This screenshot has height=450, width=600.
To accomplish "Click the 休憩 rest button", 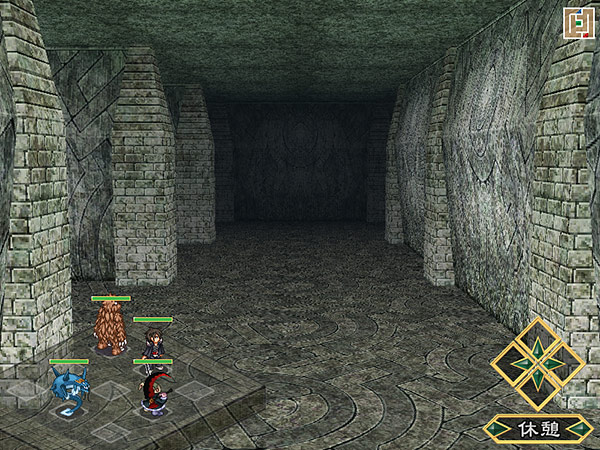I will [537, 429].
